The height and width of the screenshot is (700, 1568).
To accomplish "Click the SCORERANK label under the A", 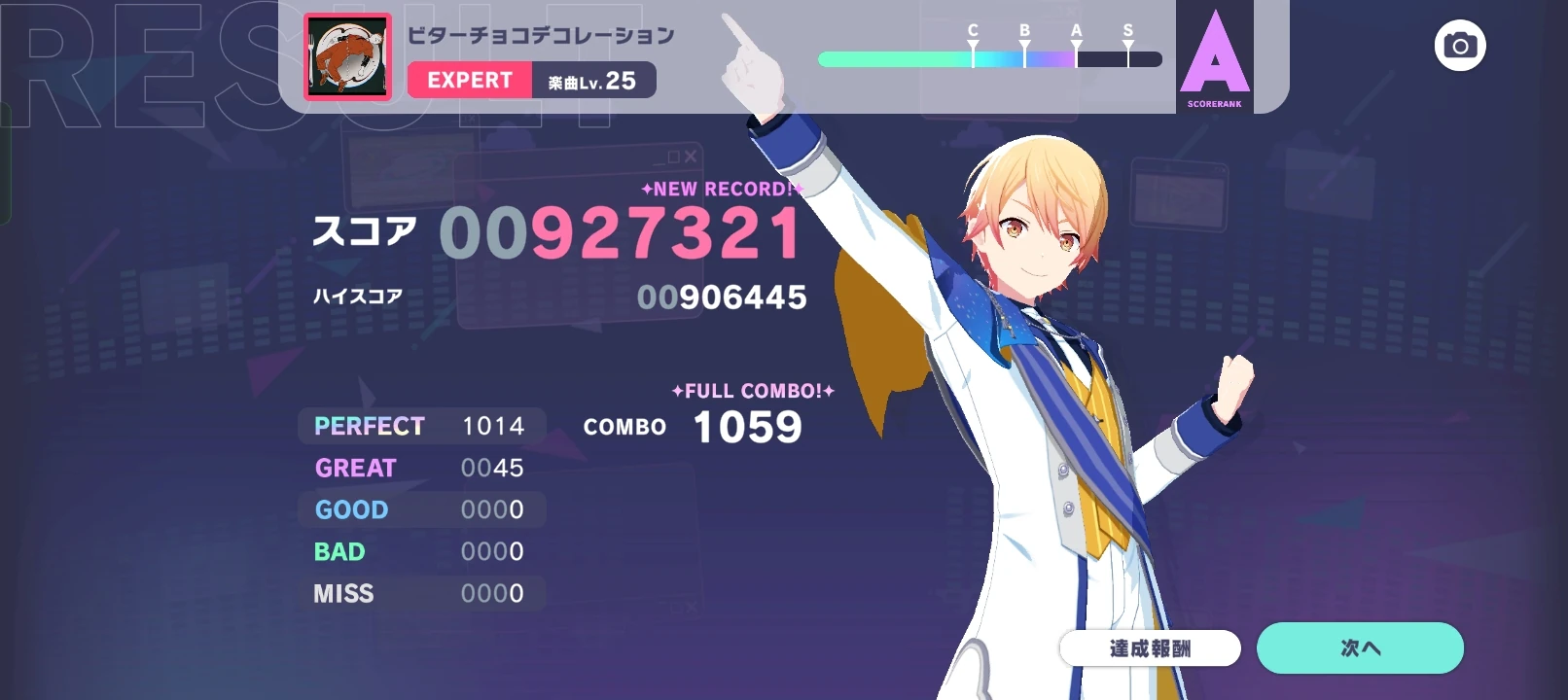I will [1214, 101].
